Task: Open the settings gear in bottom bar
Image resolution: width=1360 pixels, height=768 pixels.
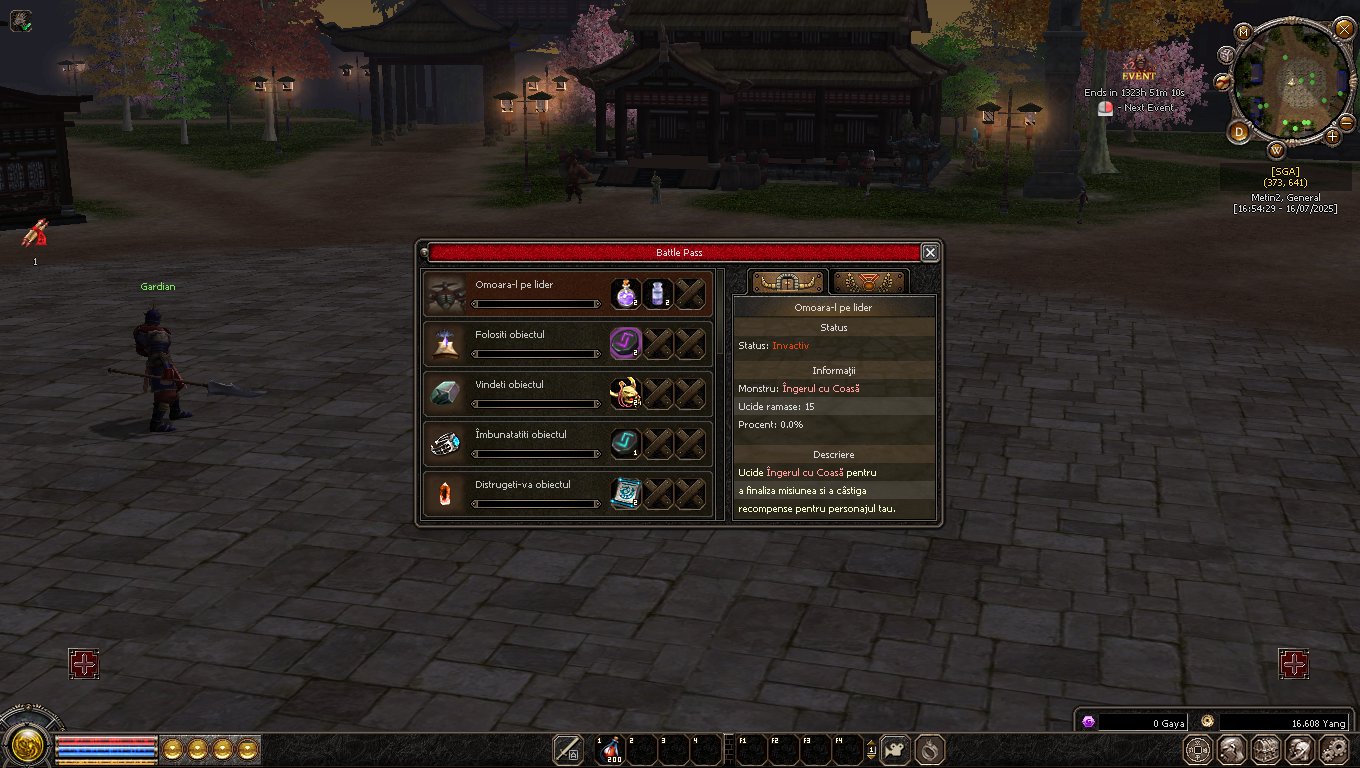Action: 1334,749
